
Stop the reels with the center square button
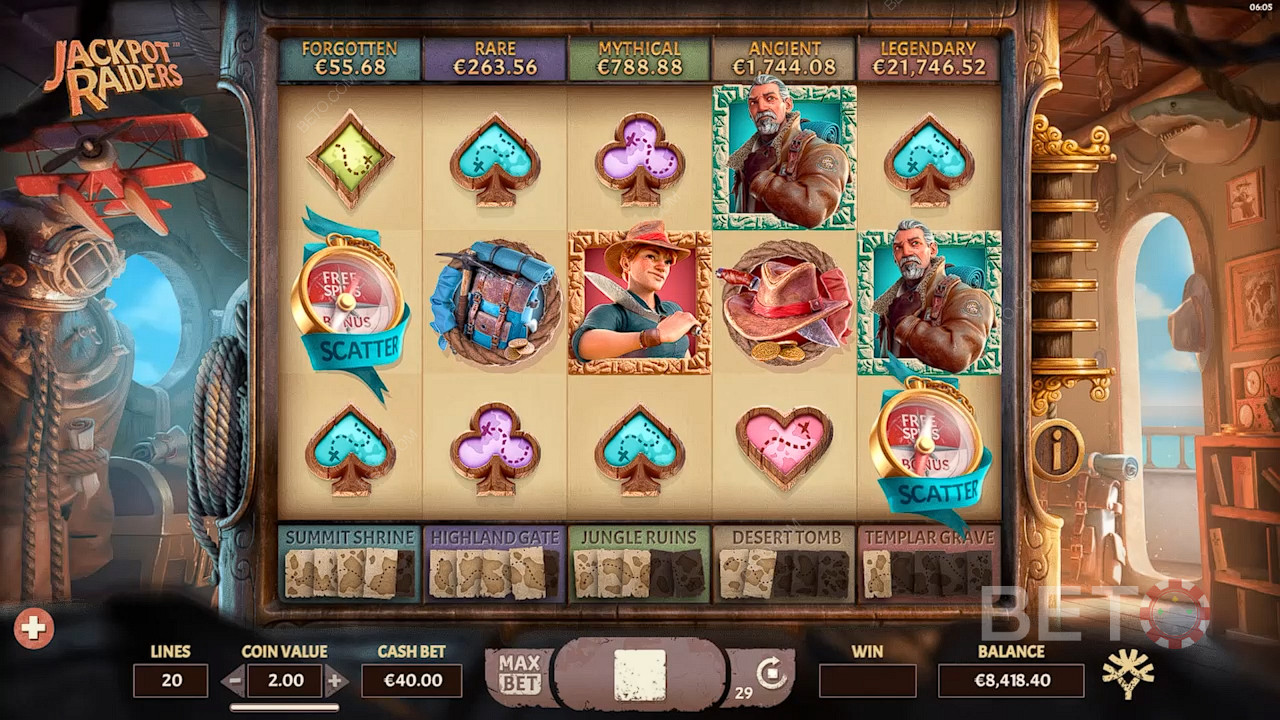coord(639,675)
